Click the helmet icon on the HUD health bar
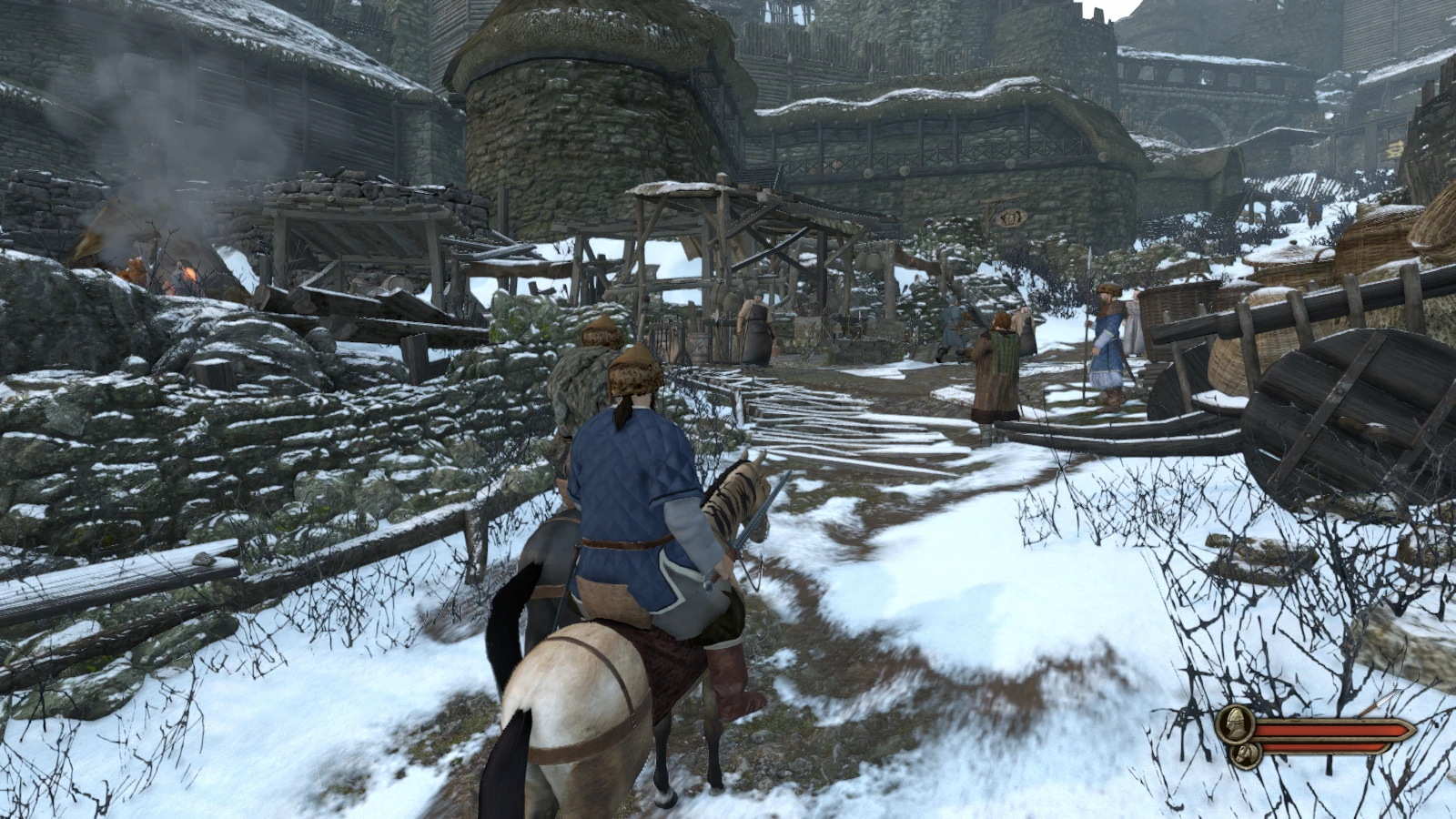Screen dimensions: 1456x819 (1235, 723)
